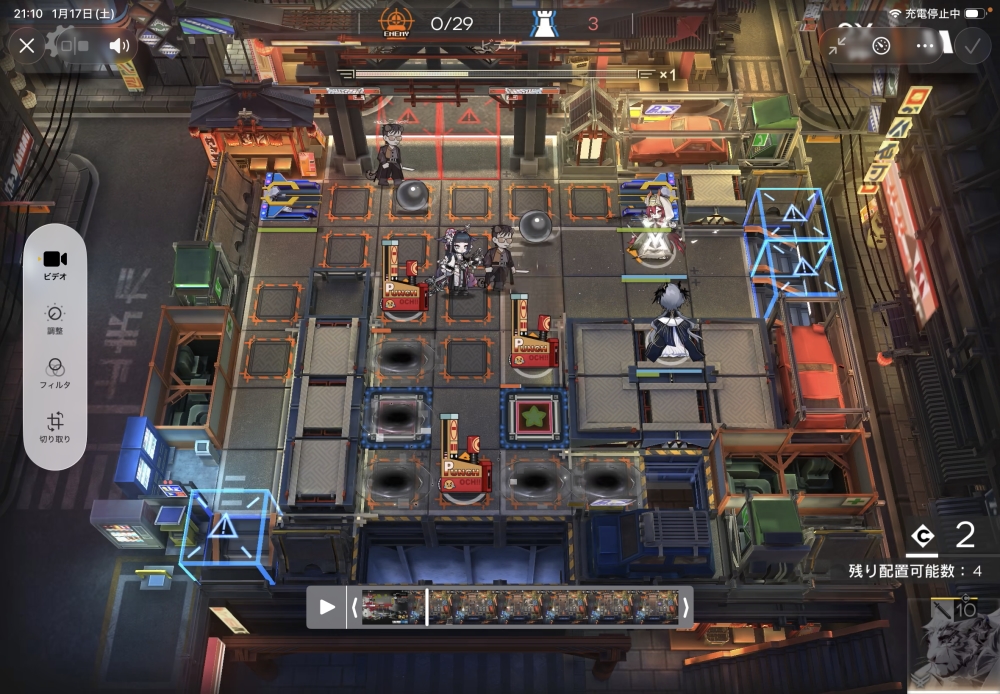Confirm edits with the checkmark button
Image resolution: width=1000 pixels, height=694 pixels.
tap(970, 45)
